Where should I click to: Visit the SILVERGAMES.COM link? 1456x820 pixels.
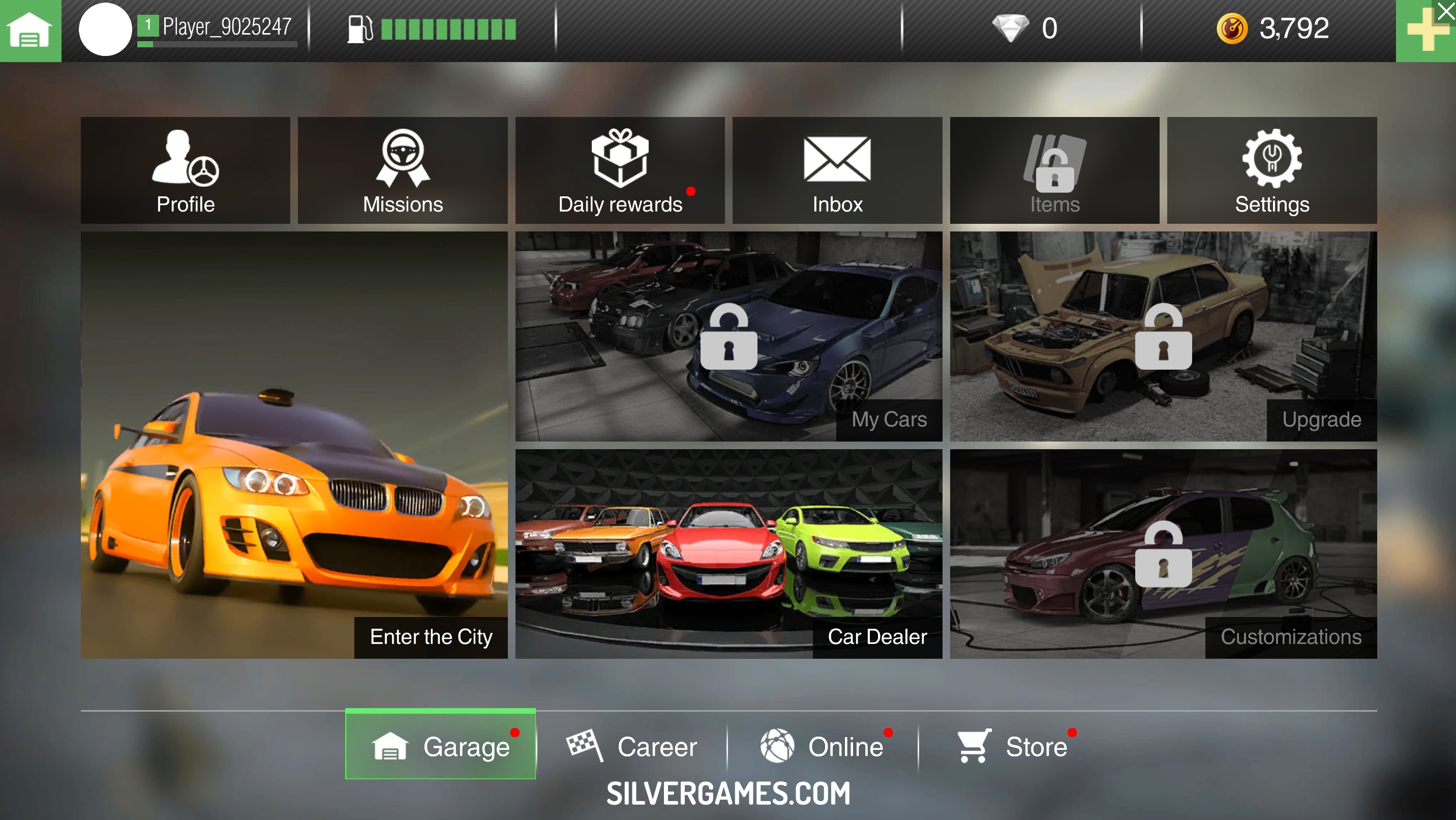728,793
